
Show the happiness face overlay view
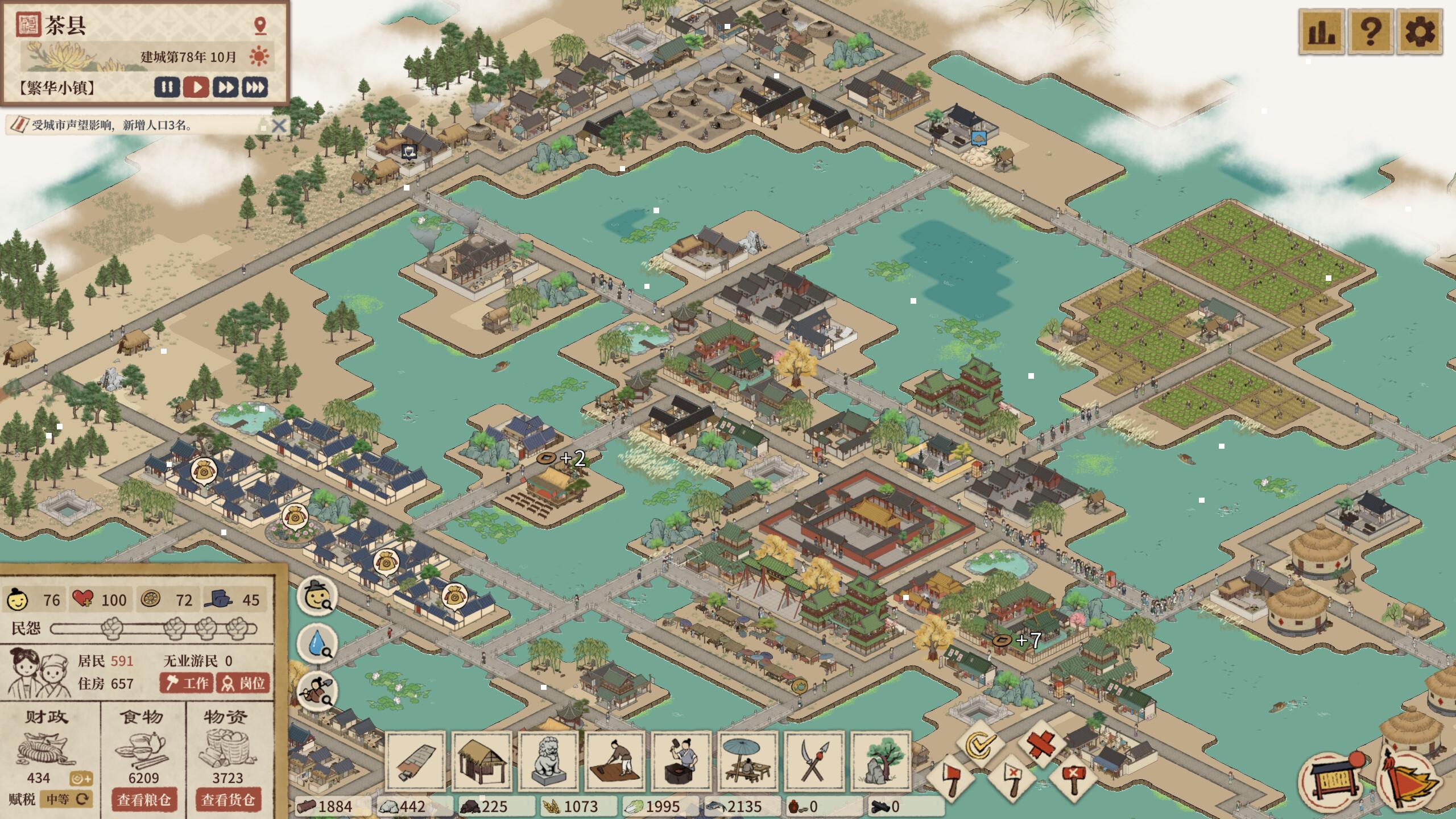(x=317, y=597)
